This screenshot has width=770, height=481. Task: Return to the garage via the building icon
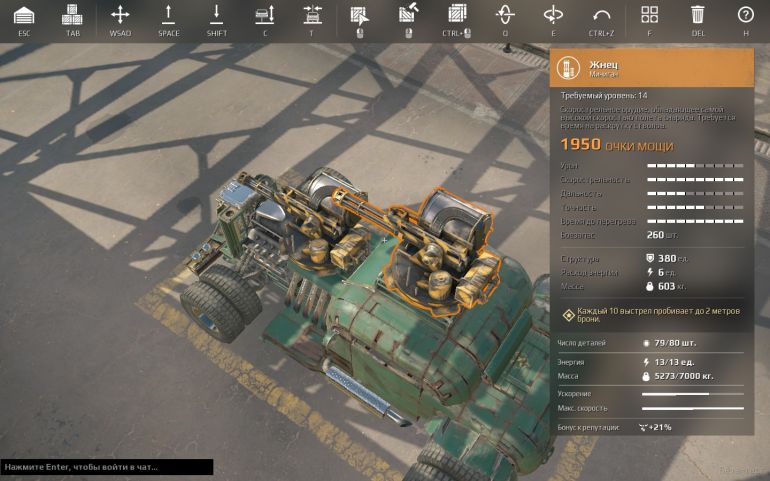[x=24, y=16]
